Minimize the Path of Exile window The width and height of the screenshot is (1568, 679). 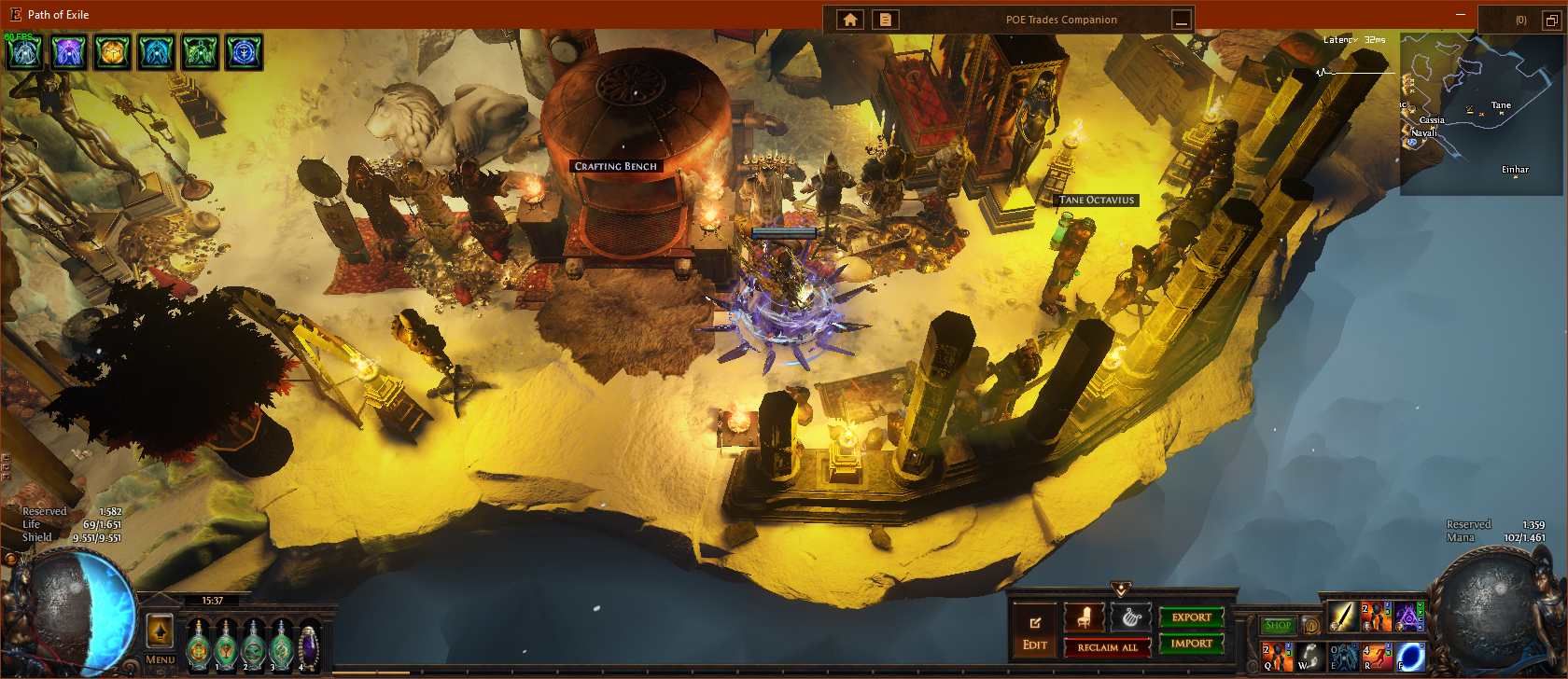1461,15
